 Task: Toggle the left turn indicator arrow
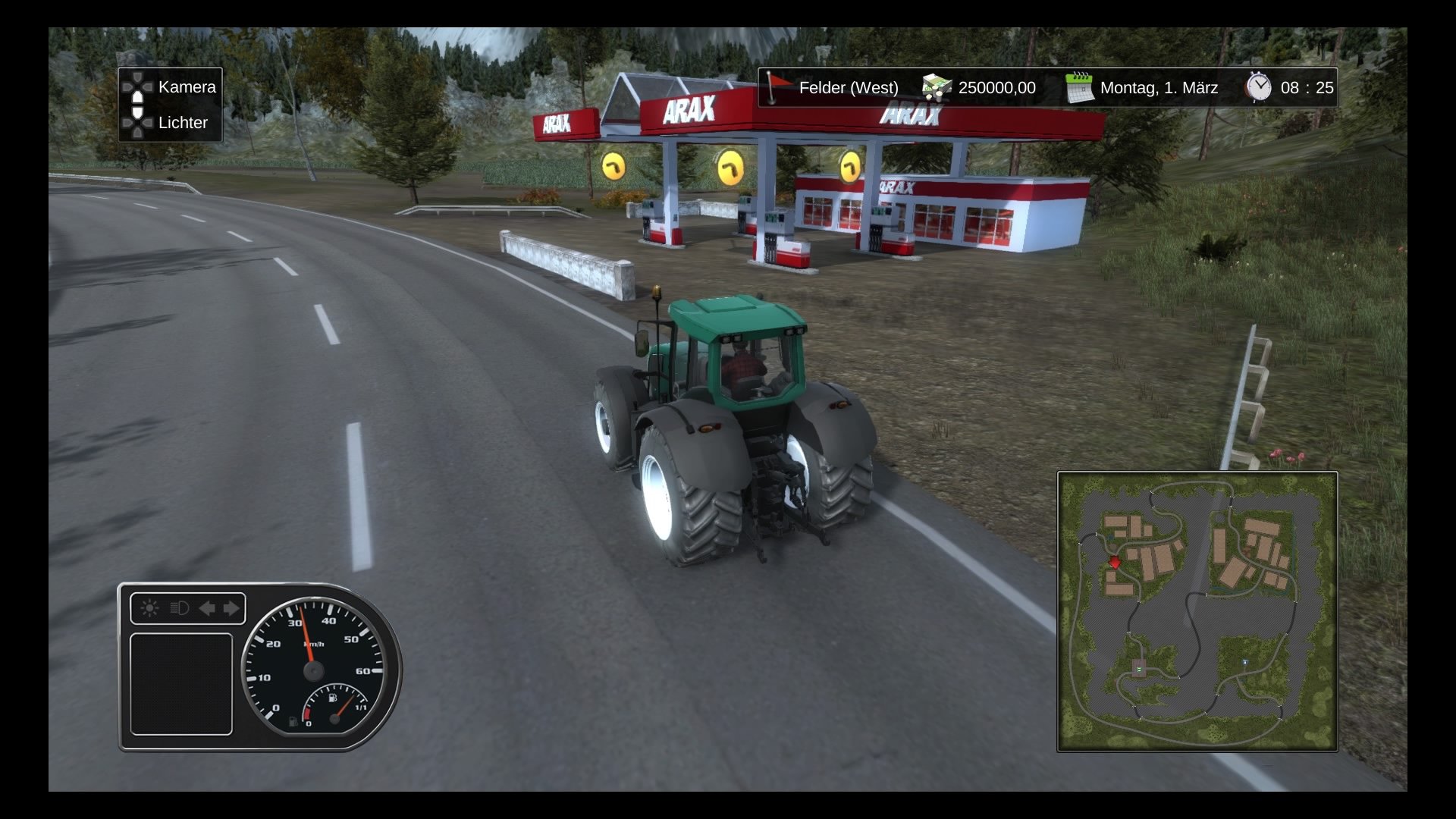point(208,608)
